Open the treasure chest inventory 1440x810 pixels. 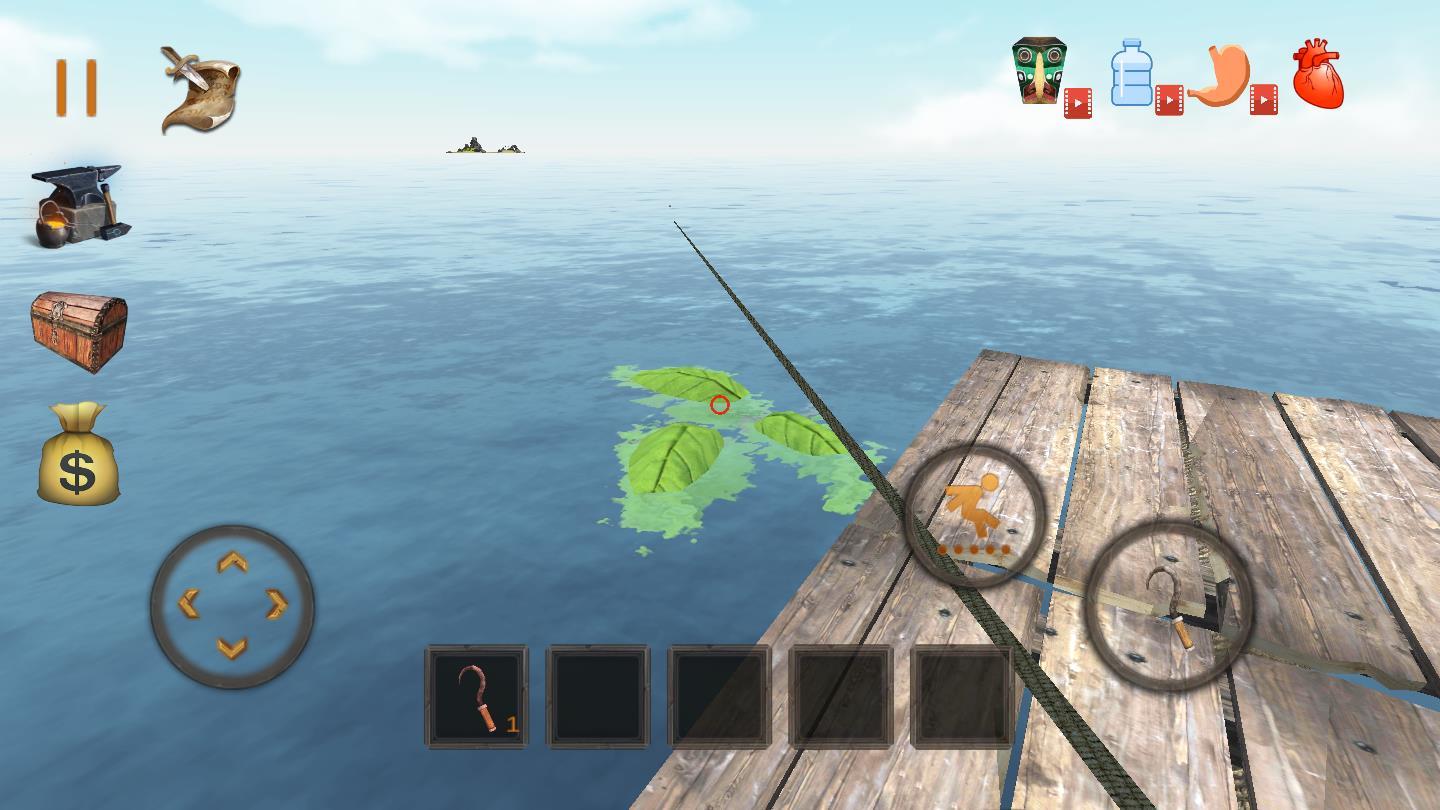pyautogui.click(x=79, y=331)
